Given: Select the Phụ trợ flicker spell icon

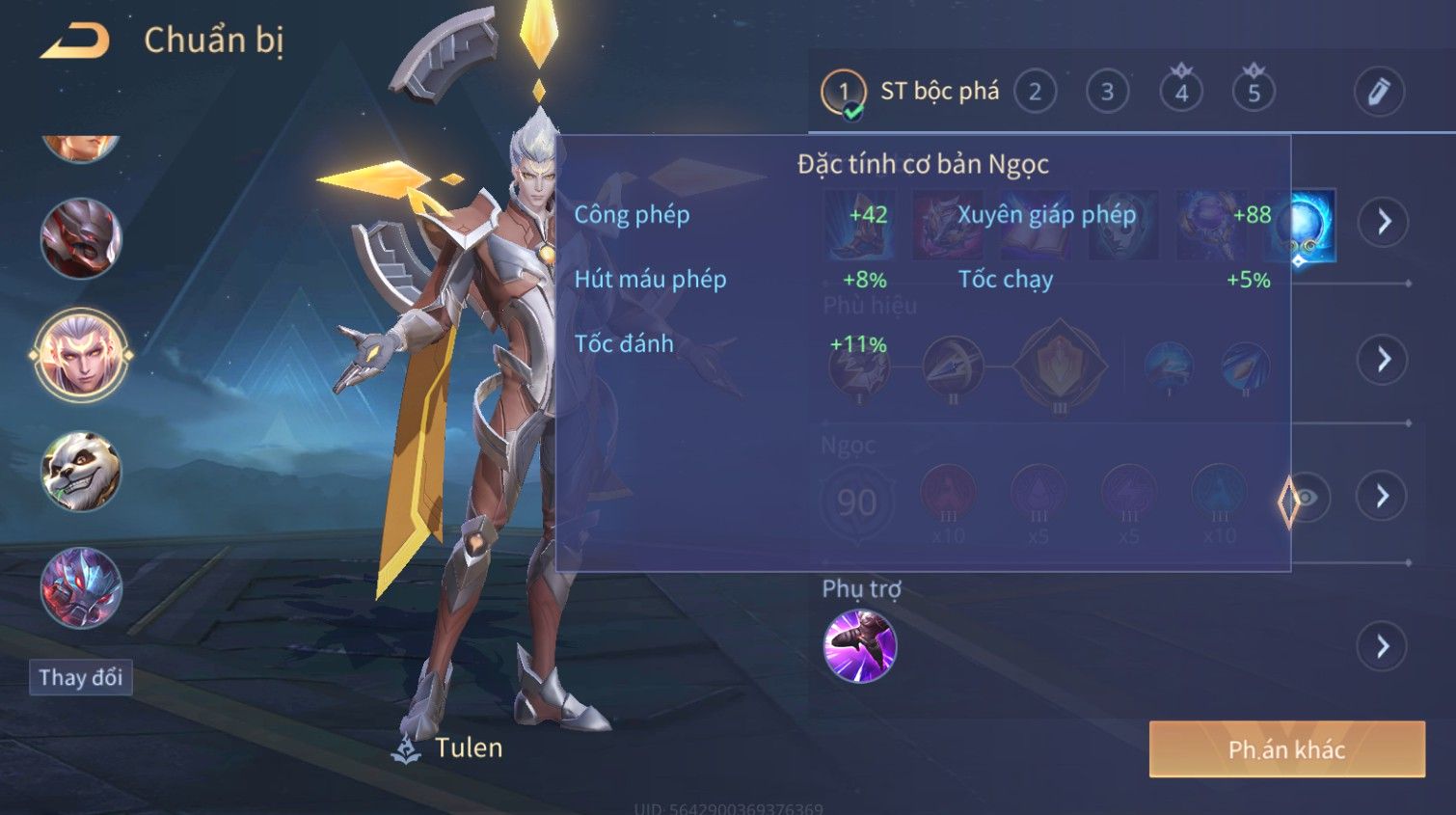Looking at the screenshot, I should [860, 646].
